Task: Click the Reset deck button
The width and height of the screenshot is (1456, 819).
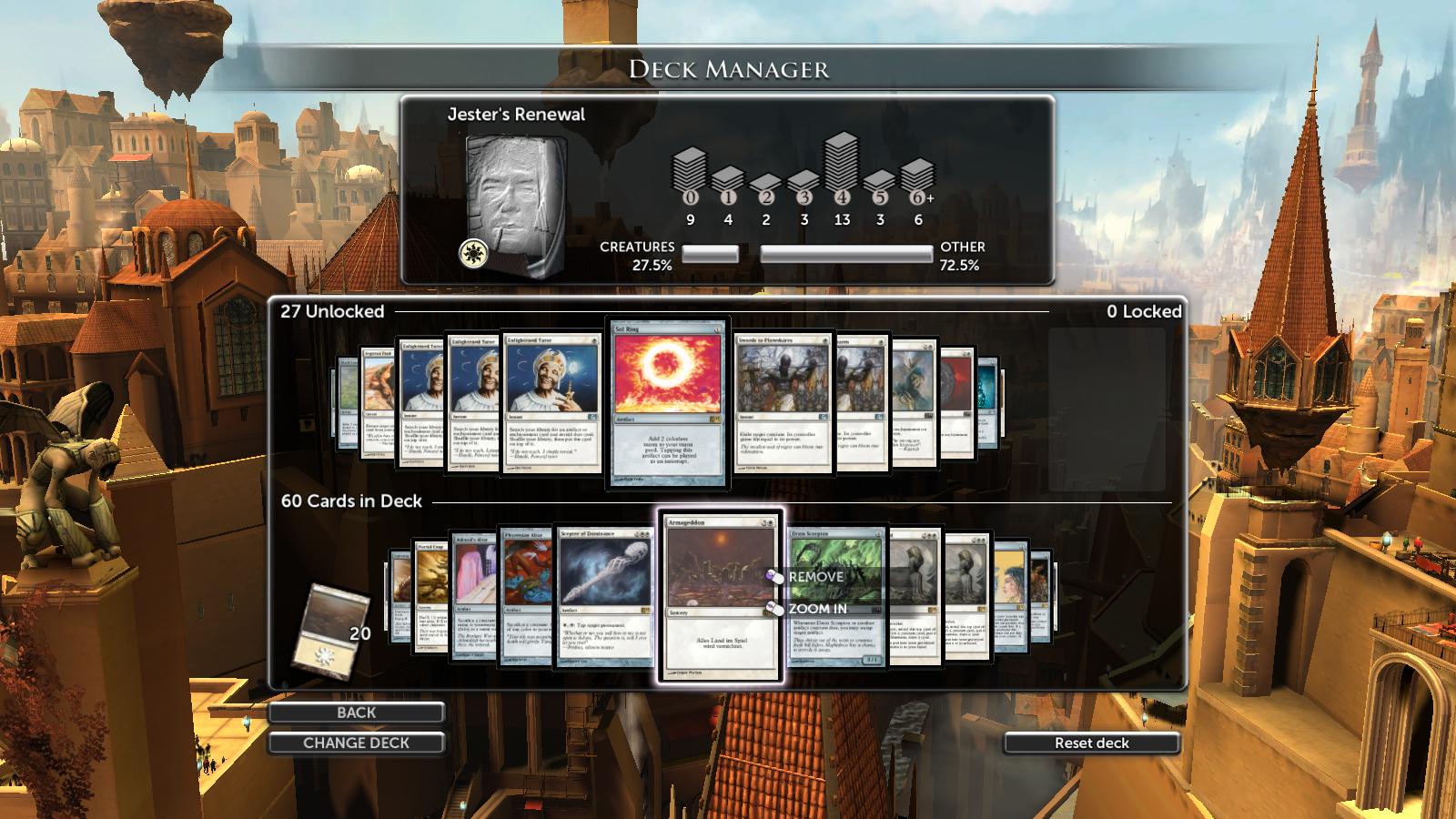Action: point(1091,743)
